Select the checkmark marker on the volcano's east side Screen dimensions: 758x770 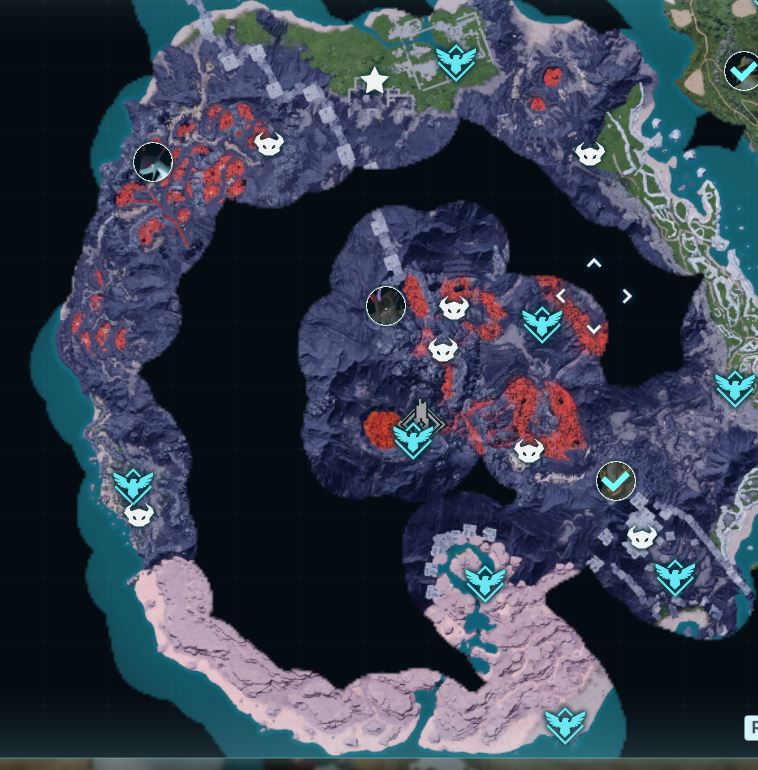616,481
